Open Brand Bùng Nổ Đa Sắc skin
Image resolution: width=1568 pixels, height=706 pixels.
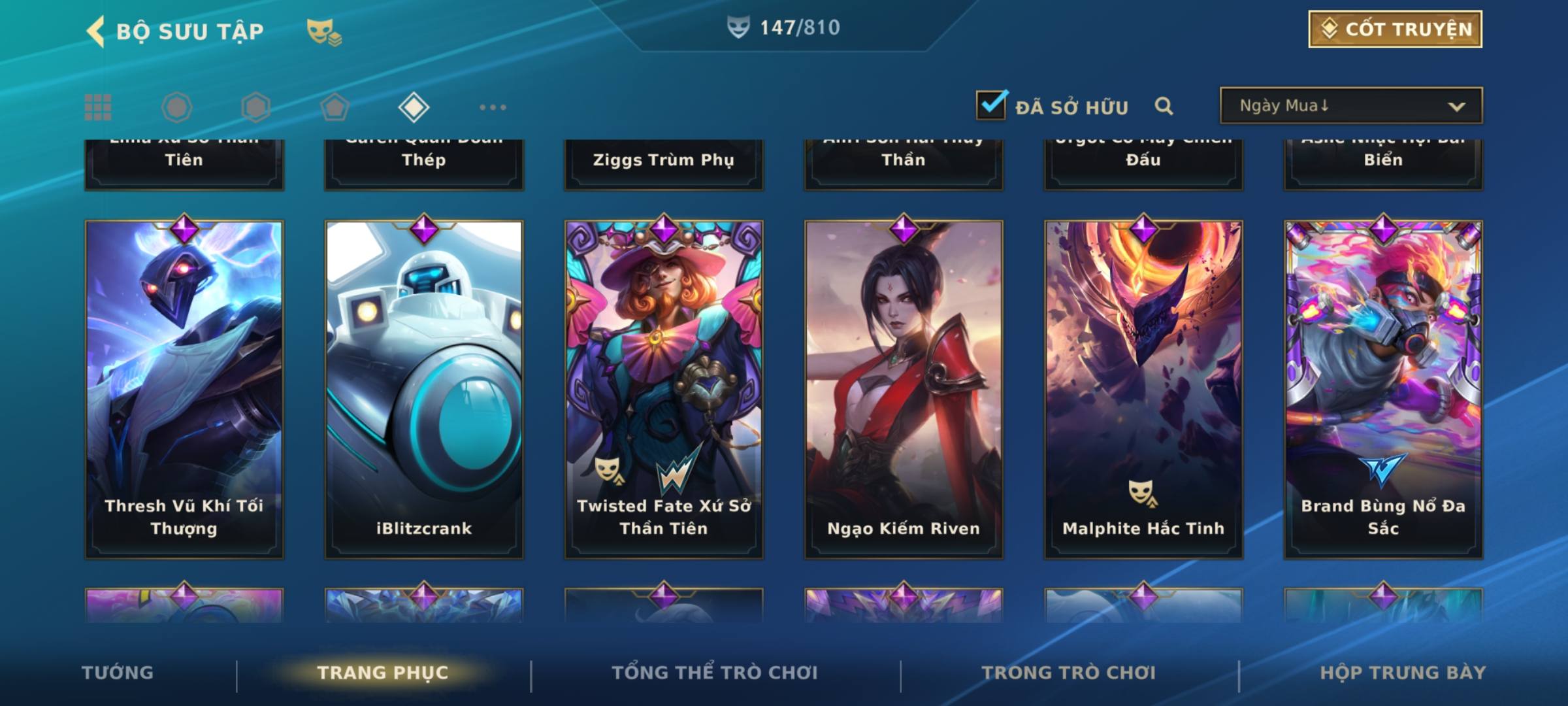point(1383,389)
